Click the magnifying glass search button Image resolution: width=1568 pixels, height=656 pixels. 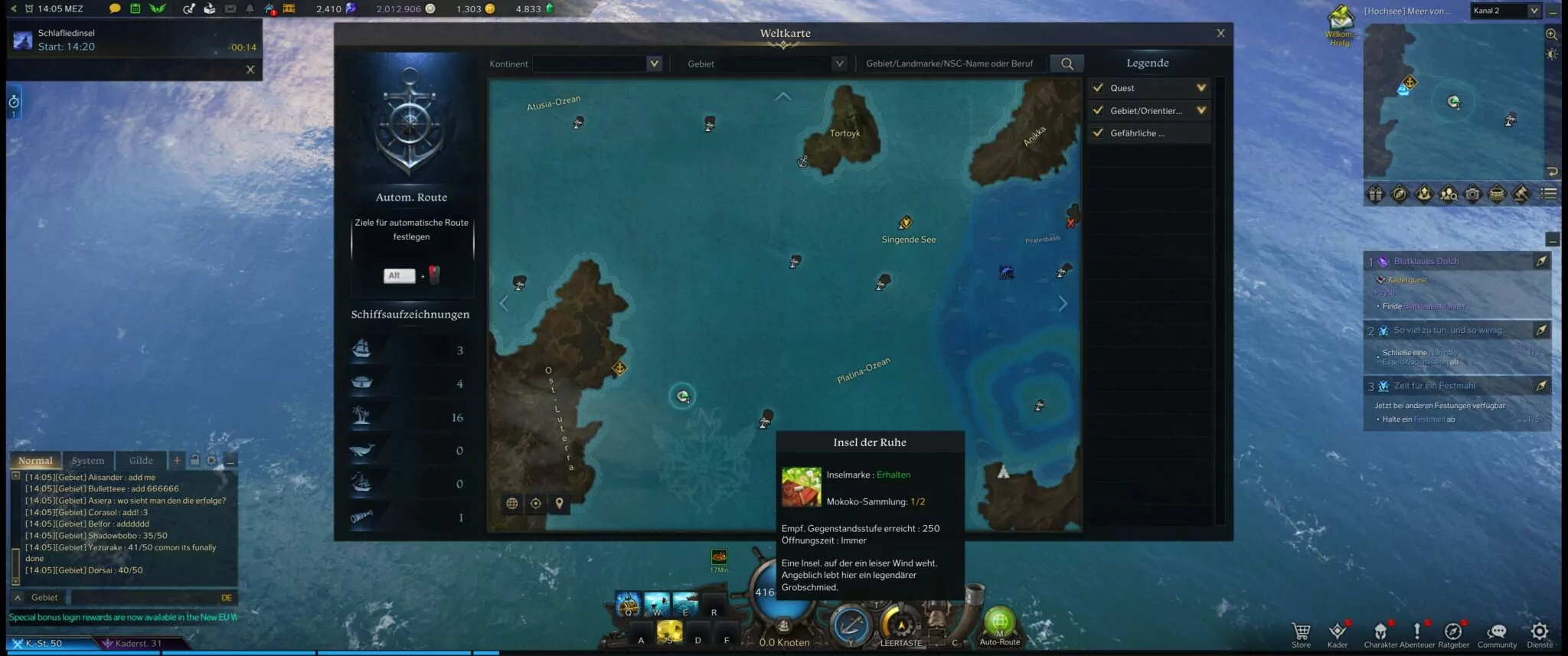[x=1067, y=64]
